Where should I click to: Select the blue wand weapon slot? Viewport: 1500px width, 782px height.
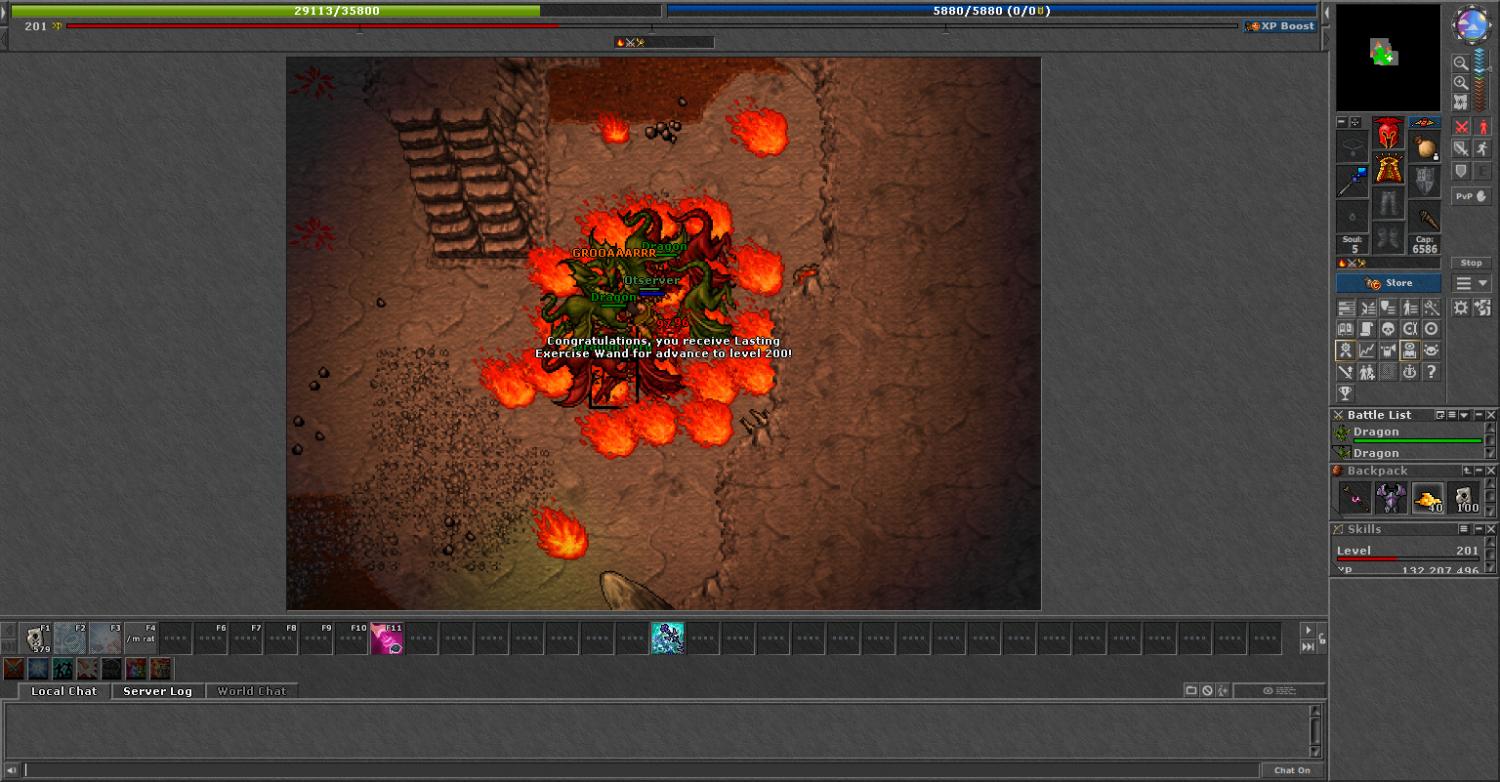pos(1352,181)
